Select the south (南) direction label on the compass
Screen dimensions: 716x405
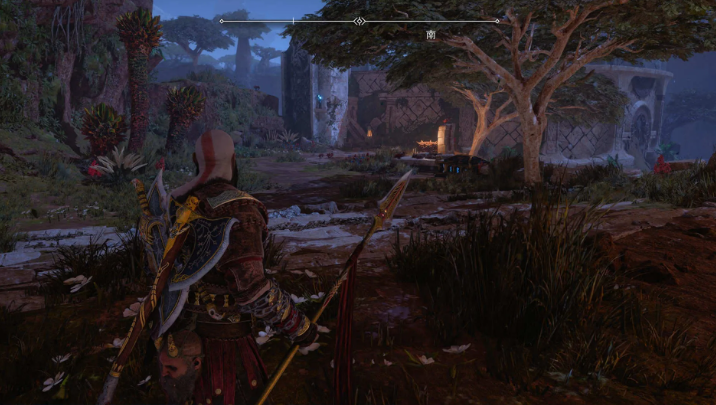430,33
